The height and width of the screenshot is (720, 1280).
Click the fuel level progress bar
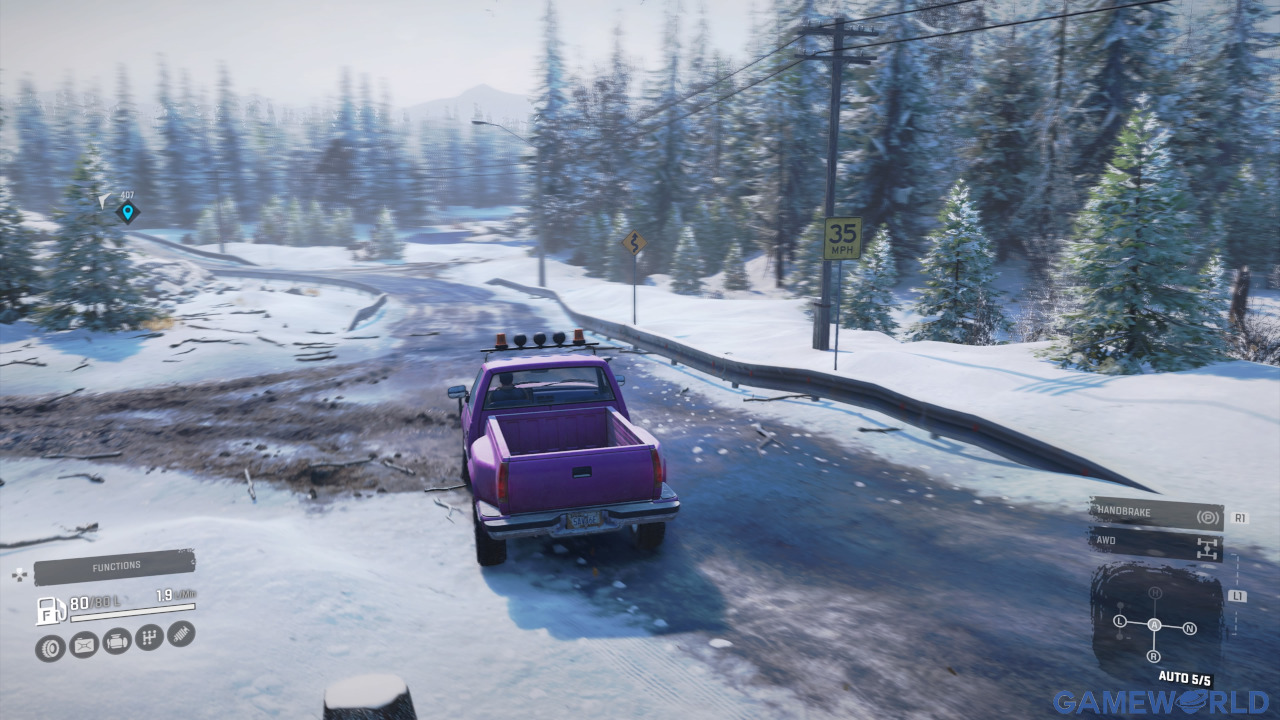coord(130,610)
